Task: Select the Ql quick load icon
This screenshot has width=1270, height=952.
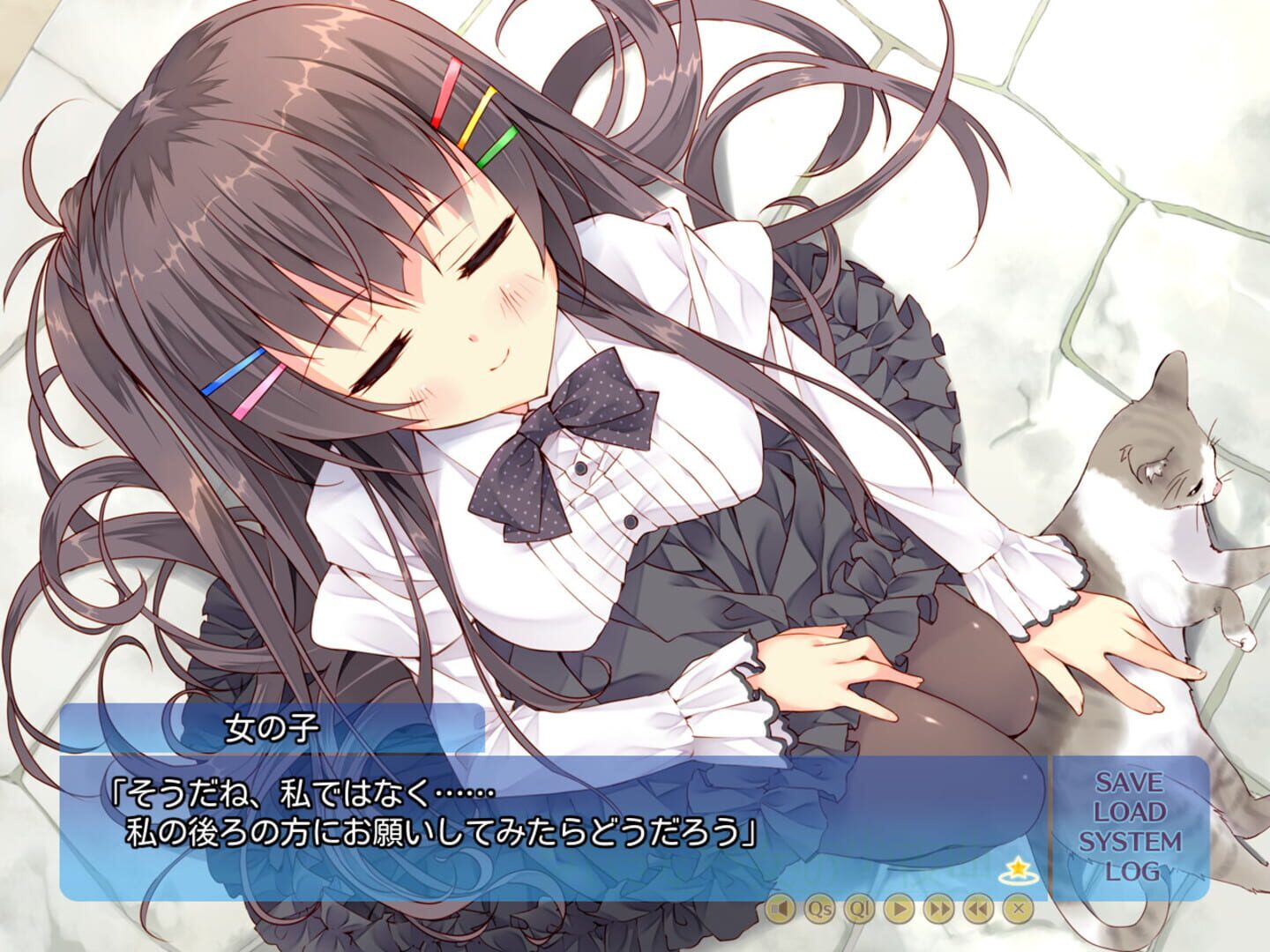Action: pyautogui.click(x=860, y=910)
